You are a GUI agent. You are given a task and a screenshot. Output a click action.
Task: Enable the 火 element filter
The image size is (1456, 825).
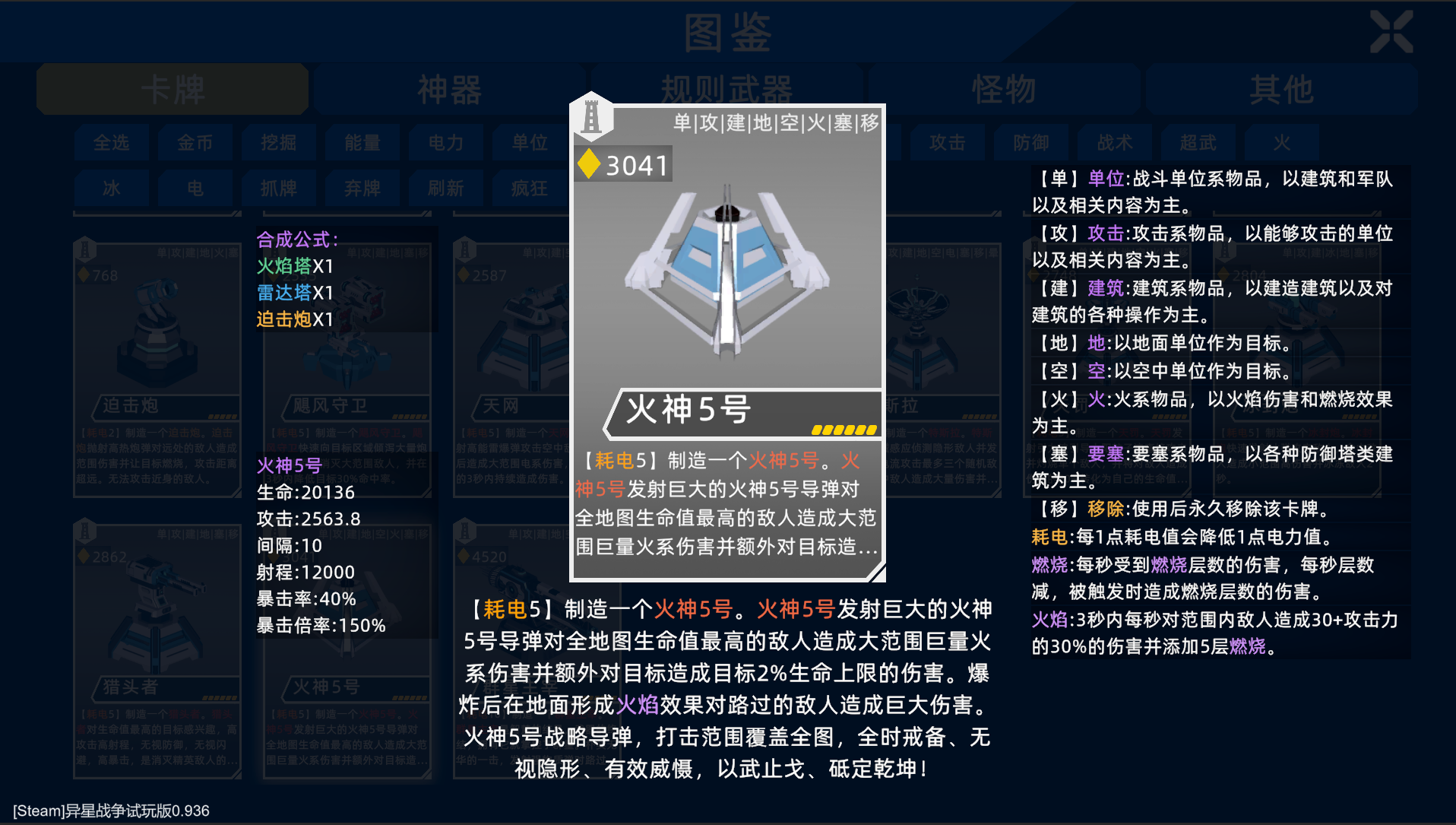click(1280, 142)
